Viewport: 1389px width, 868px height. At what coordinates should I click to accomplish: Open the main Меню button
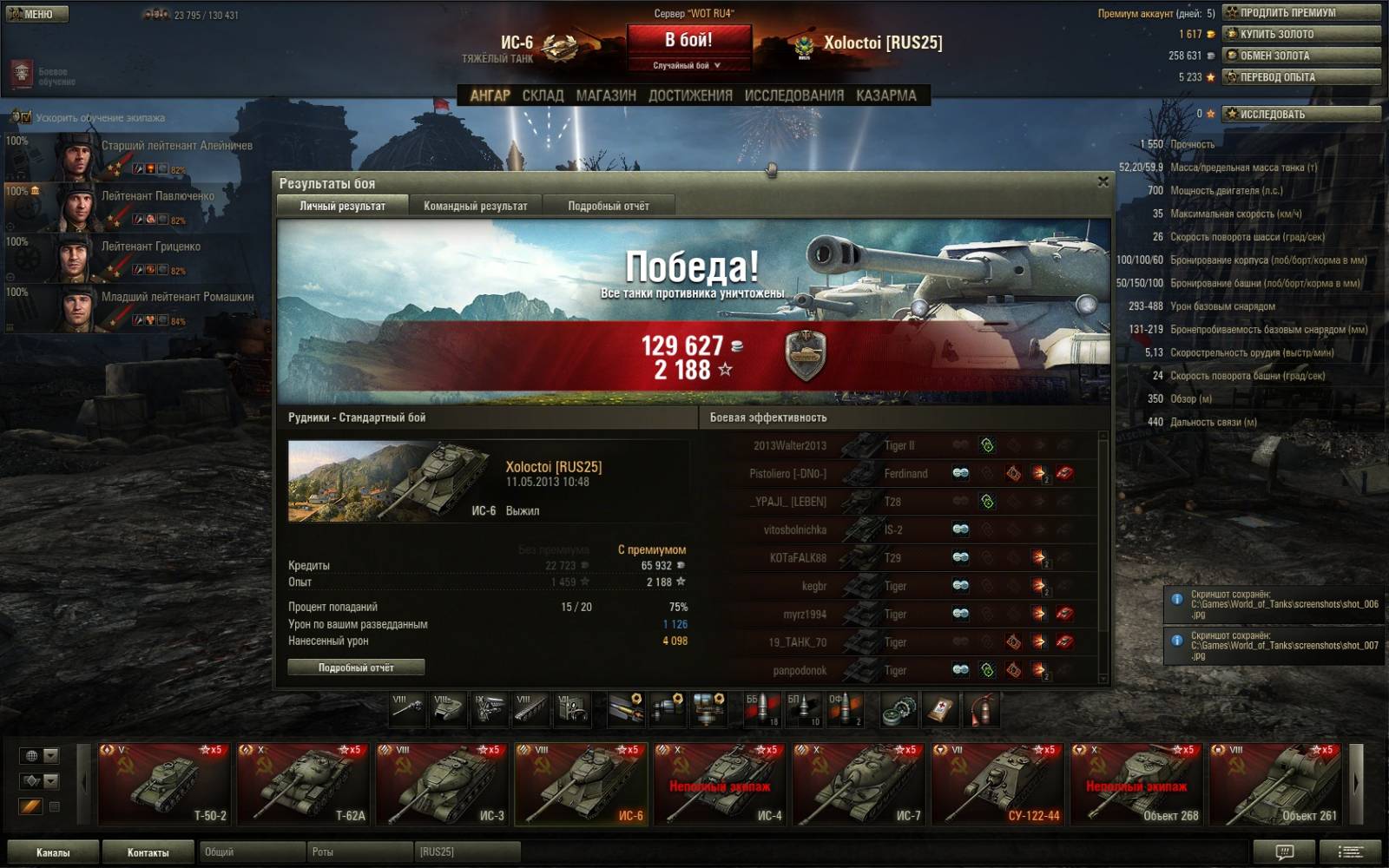point(36,14)
